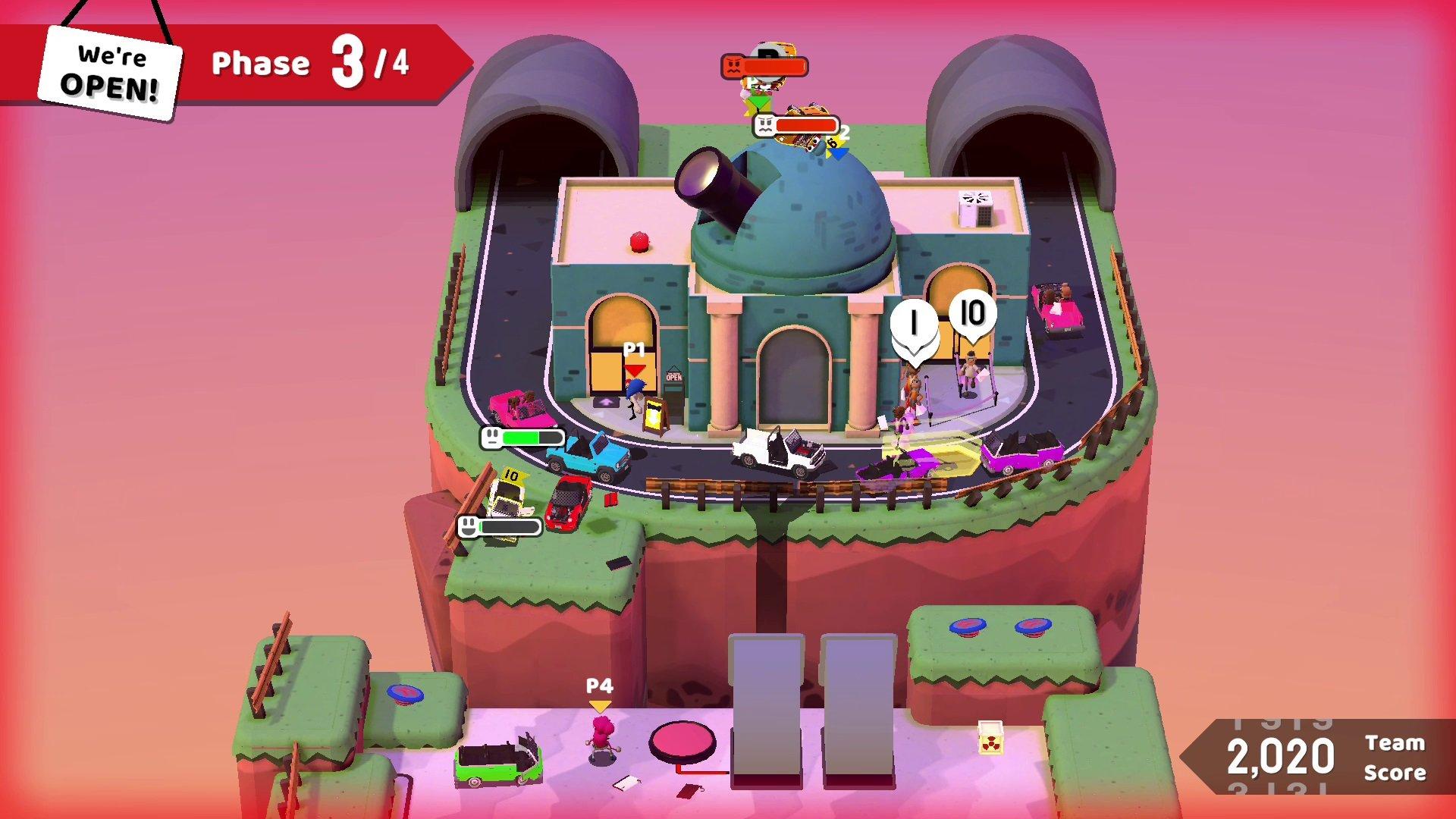Open the "1" customer speech bubble
The image size is (1456, 819).
[913, 322]
